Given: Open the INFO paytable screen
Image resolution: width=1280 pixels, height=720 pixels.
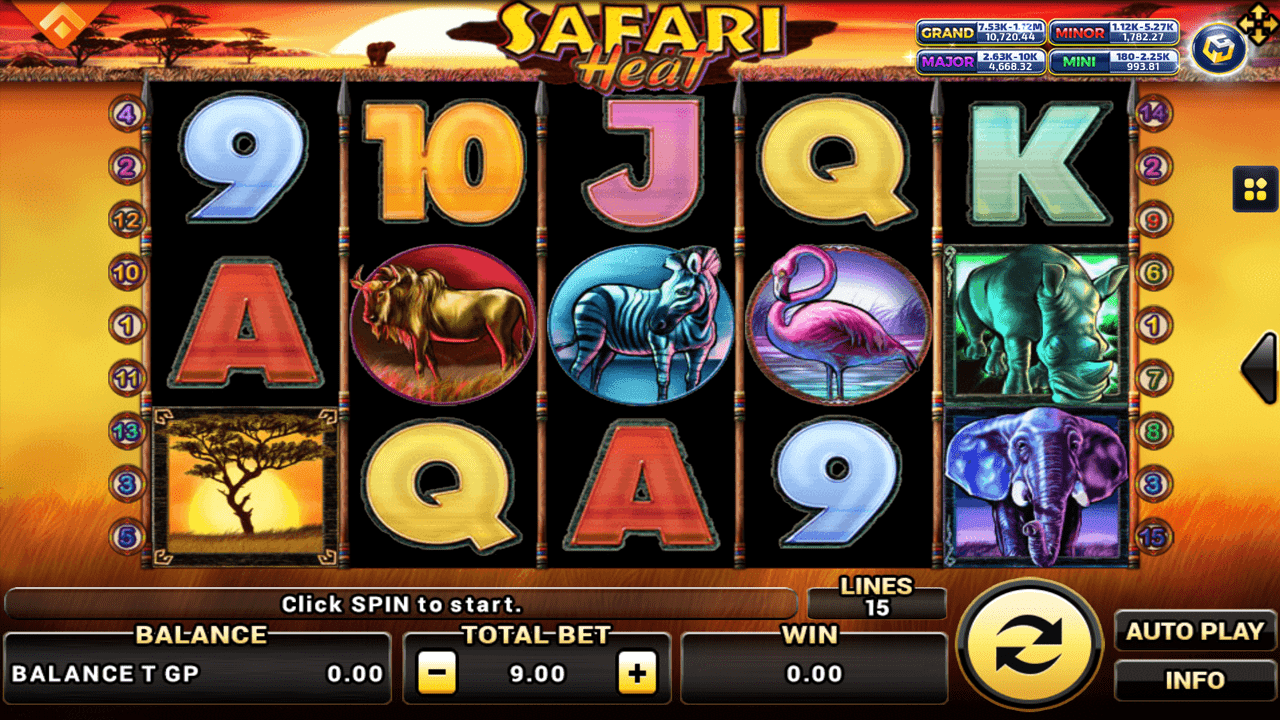Looking at the screenshot, I should tap(1194, 680).
